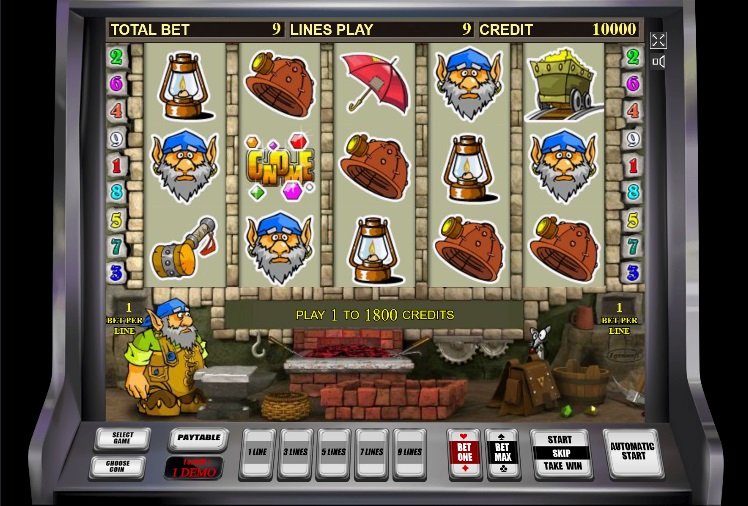
Task: Hit the Bet One button
Action: click(x=464, y=453)
